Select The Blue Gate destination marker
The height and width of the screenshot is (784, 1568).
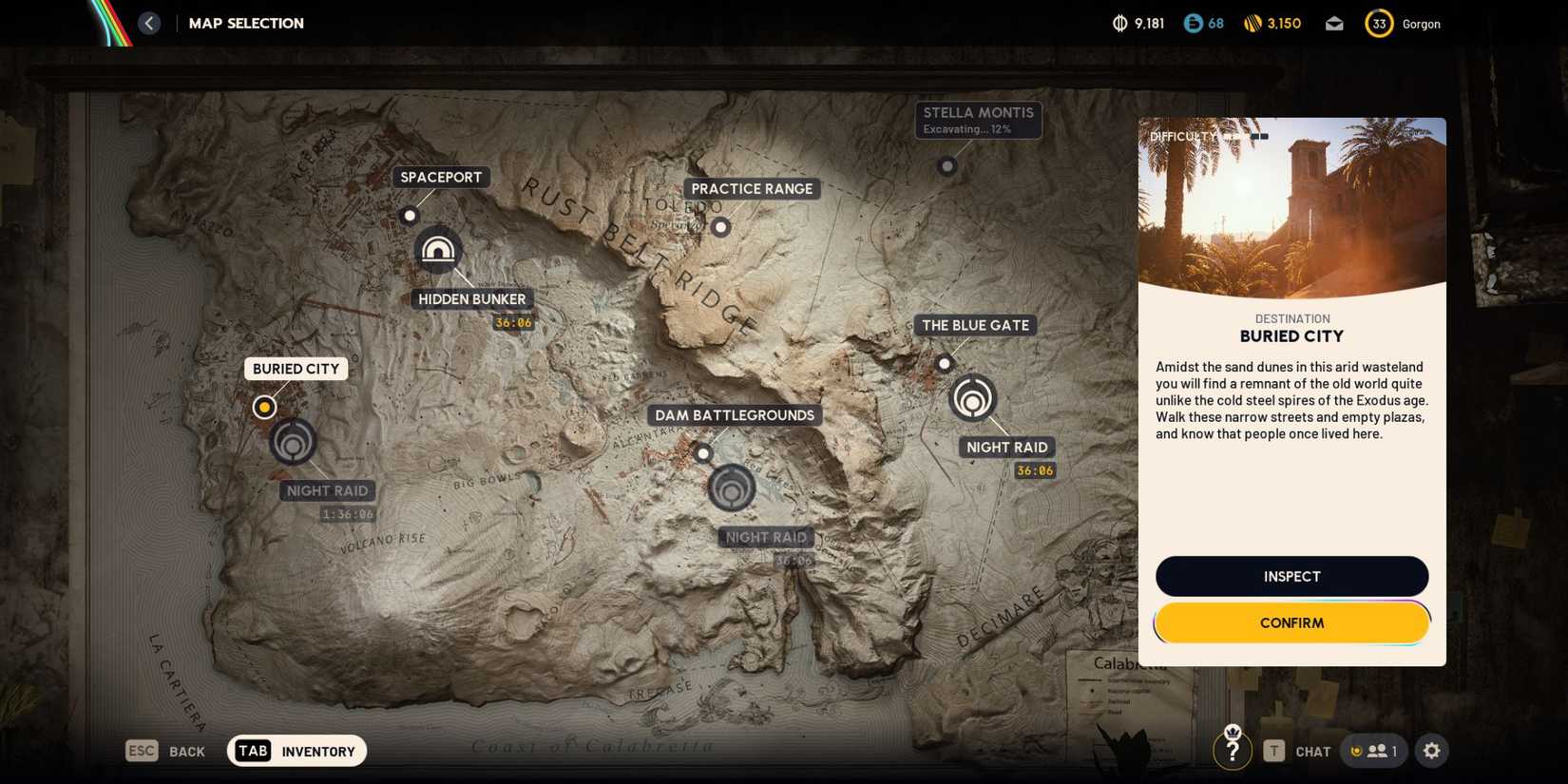click(x=945, y=363)
